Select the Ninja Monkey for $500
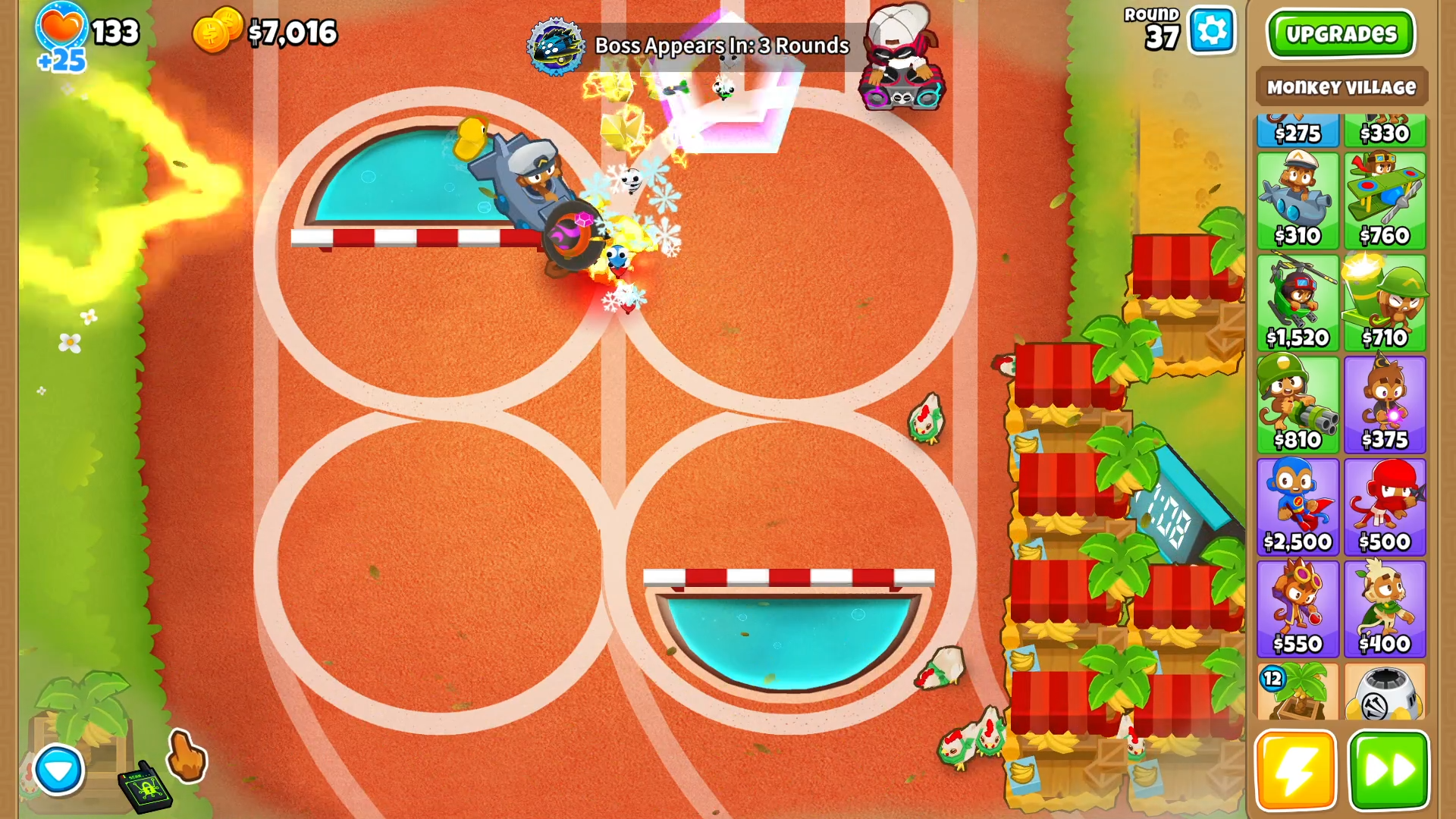This screenshot has width=1456, height=819. coord(1385,507)
